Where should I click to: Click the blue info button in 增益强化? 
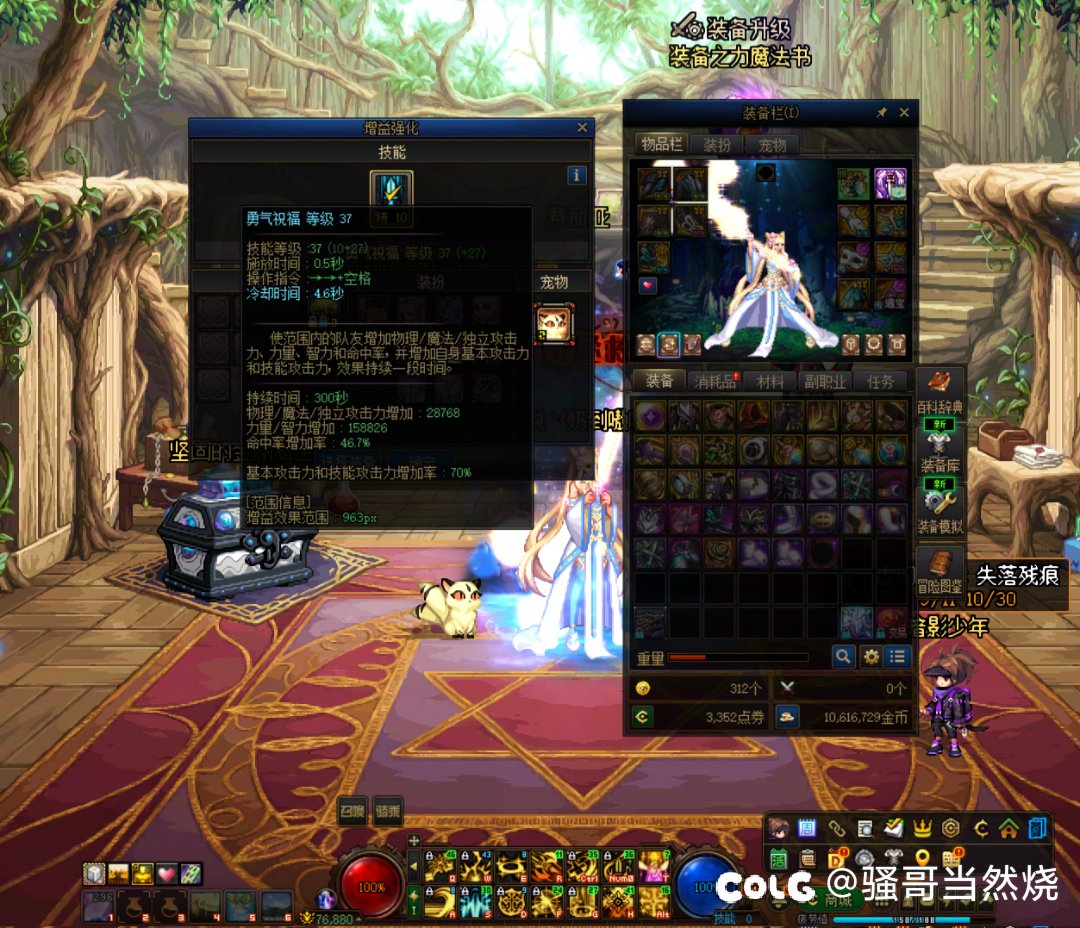click(576, 175)
